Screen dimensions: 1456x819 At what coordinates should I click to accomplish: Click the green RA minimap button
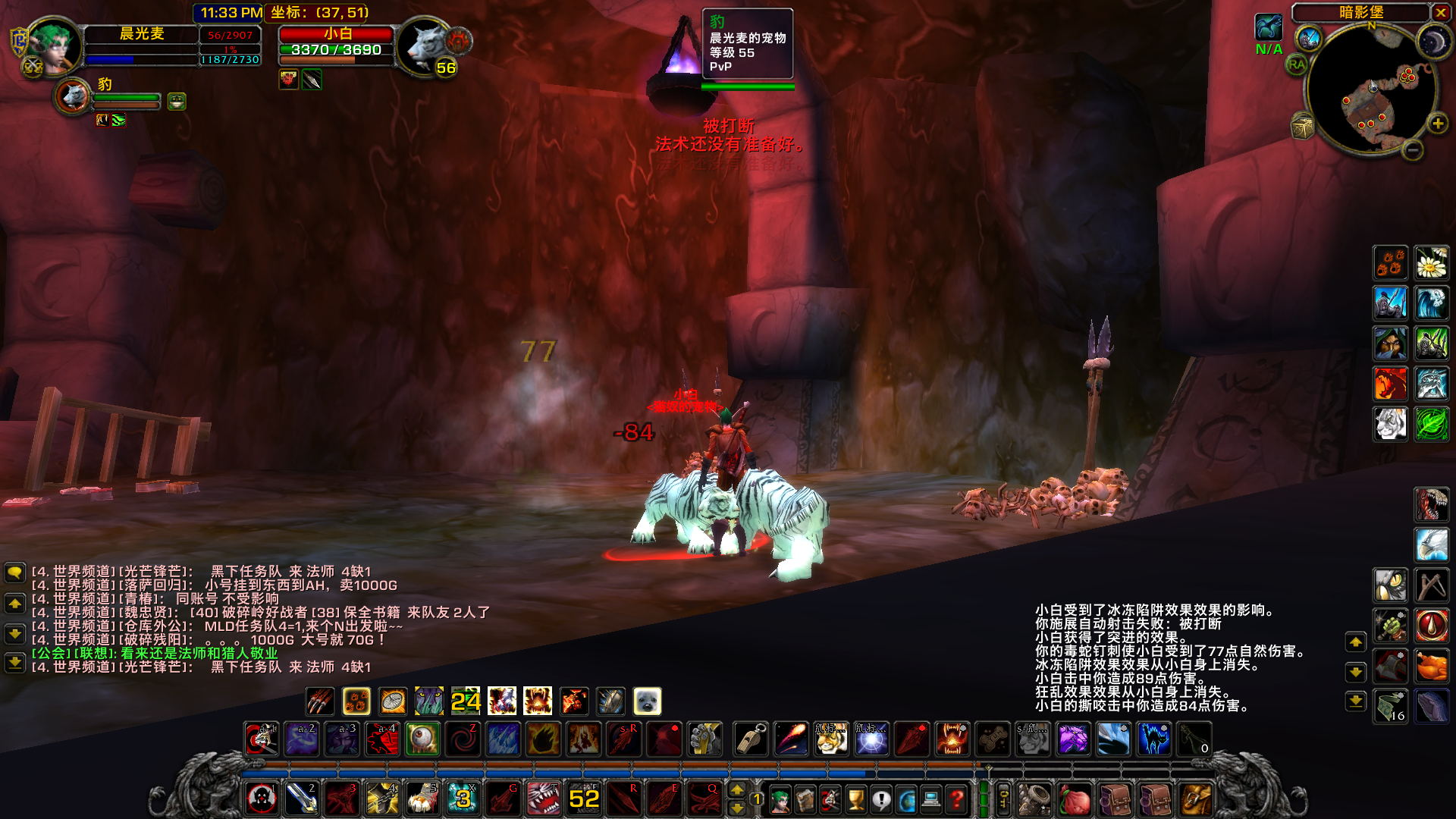click(x=1297, y=65)
